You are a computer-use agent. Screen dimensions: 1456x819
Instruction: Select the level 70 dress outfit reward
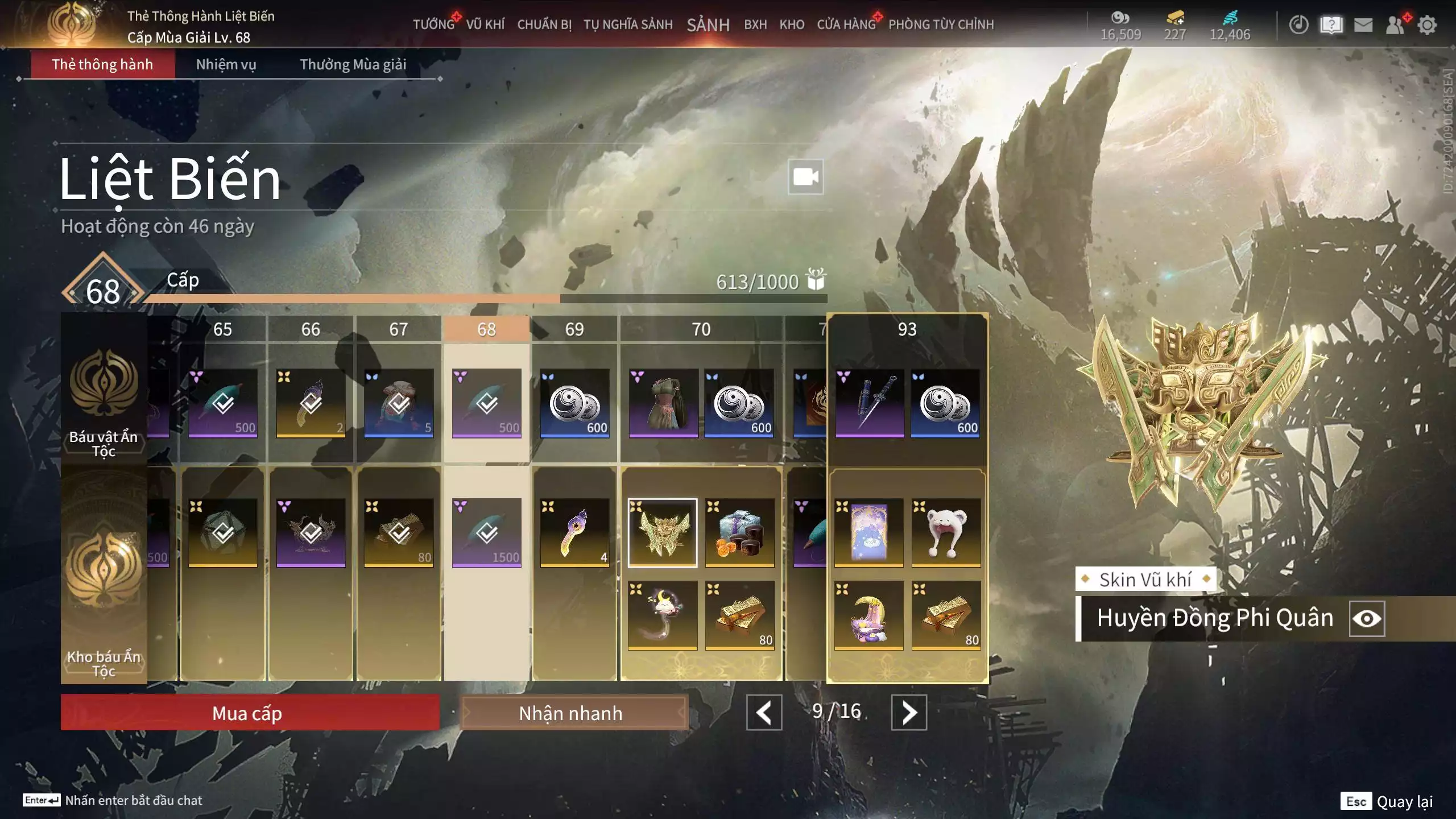(663, 403)
